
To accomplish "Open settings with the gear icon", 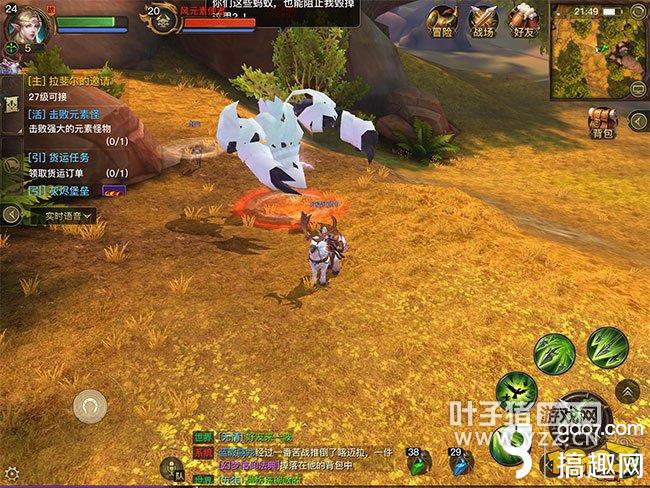I will (x=11, y=473).
